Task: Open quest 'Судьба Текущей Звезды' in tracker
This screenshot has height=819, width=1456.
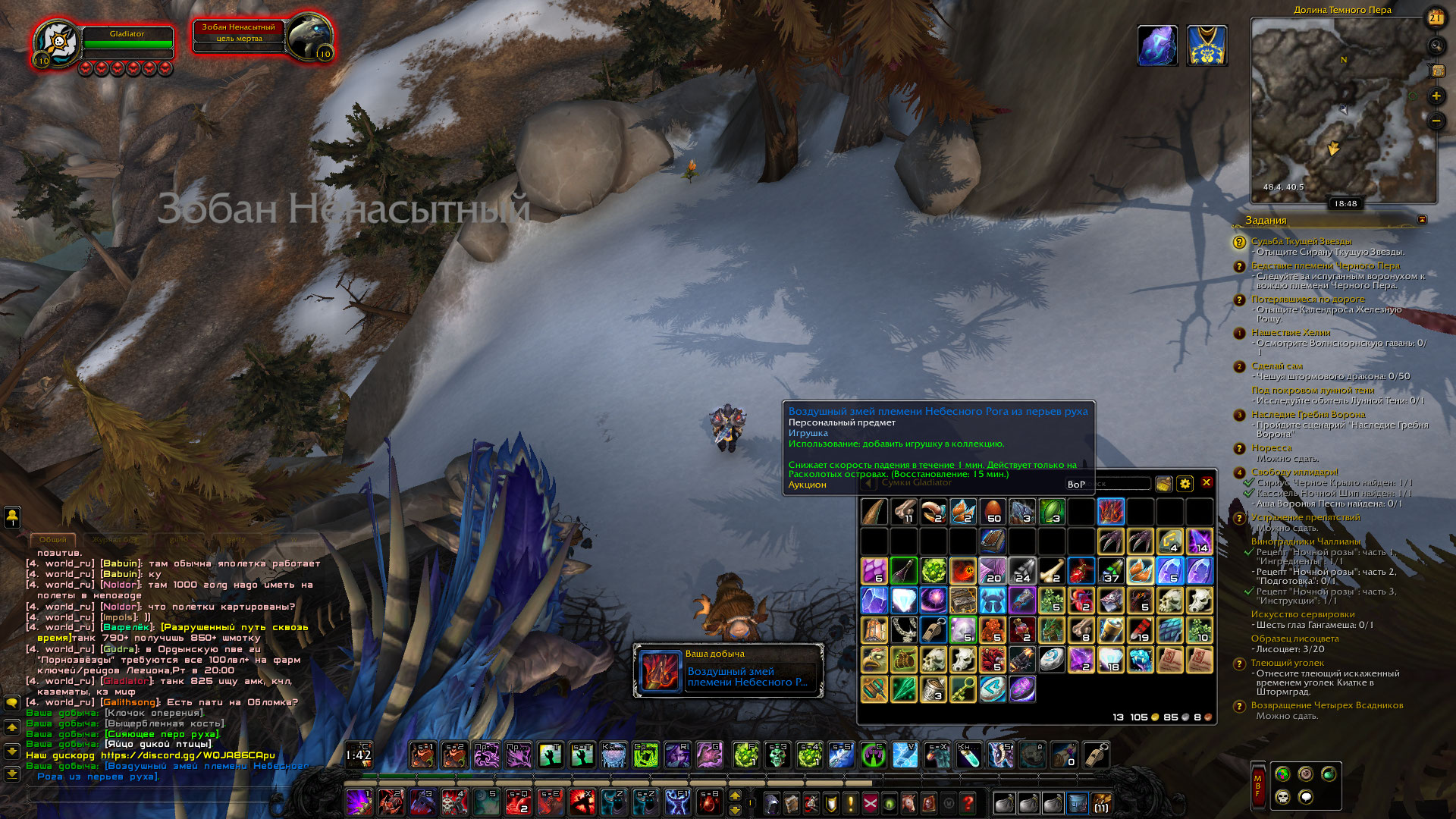Action: click(x=1301, y=241)
